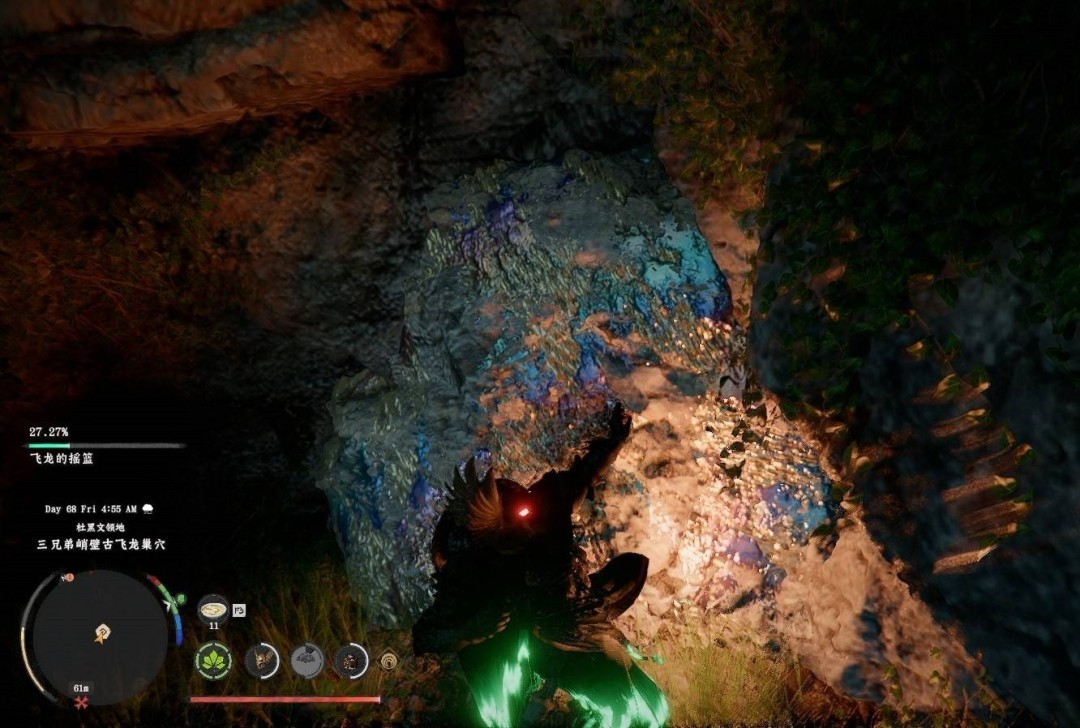Image resolution: width=1080 pixels, height=728 pixels.
Task: Select the food bowl consumable with count 11
Action: 213,608
